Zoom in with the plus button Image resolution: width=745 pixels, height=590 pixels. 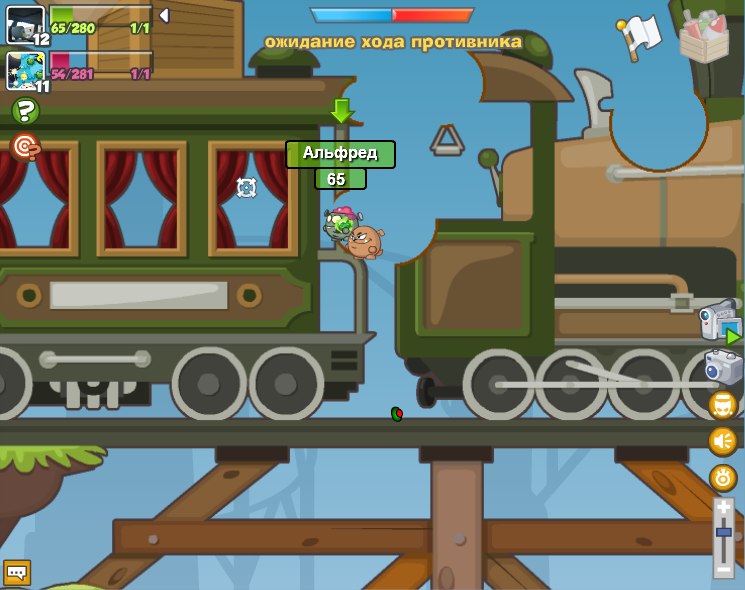723,508
